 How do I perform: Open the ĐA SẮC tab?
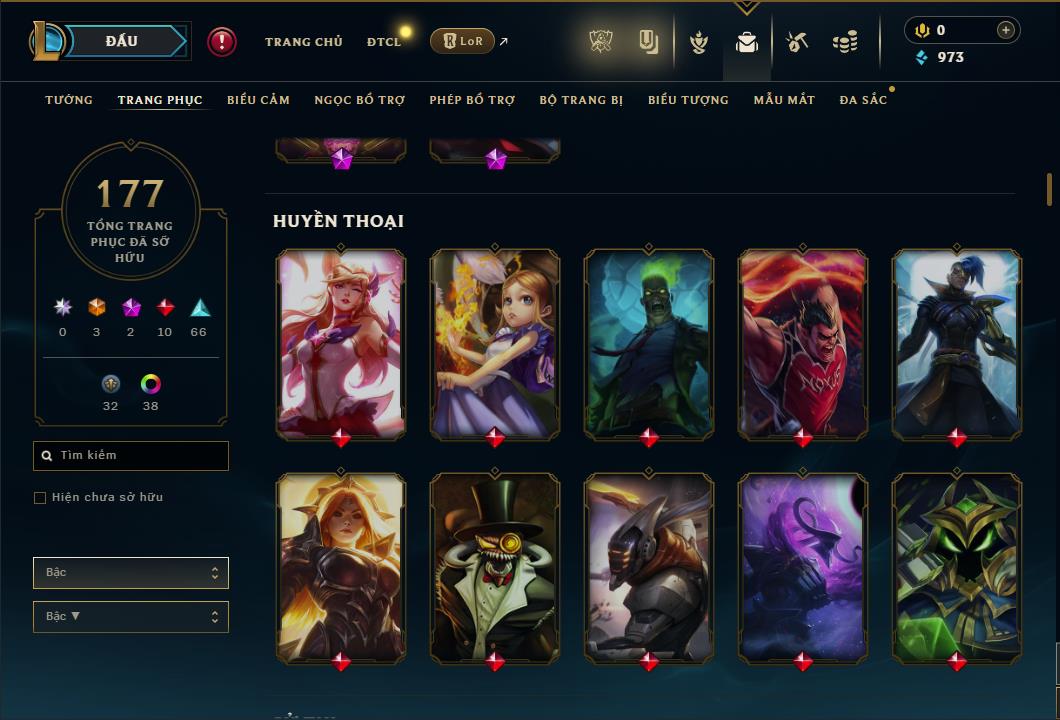pos(863,100)
